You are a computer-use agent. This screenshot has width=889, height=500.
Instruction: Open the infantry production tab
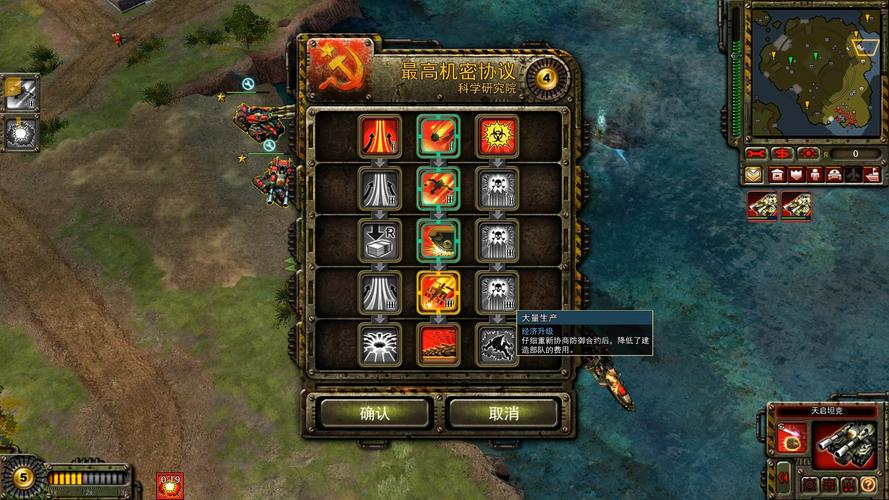point(813,174)
